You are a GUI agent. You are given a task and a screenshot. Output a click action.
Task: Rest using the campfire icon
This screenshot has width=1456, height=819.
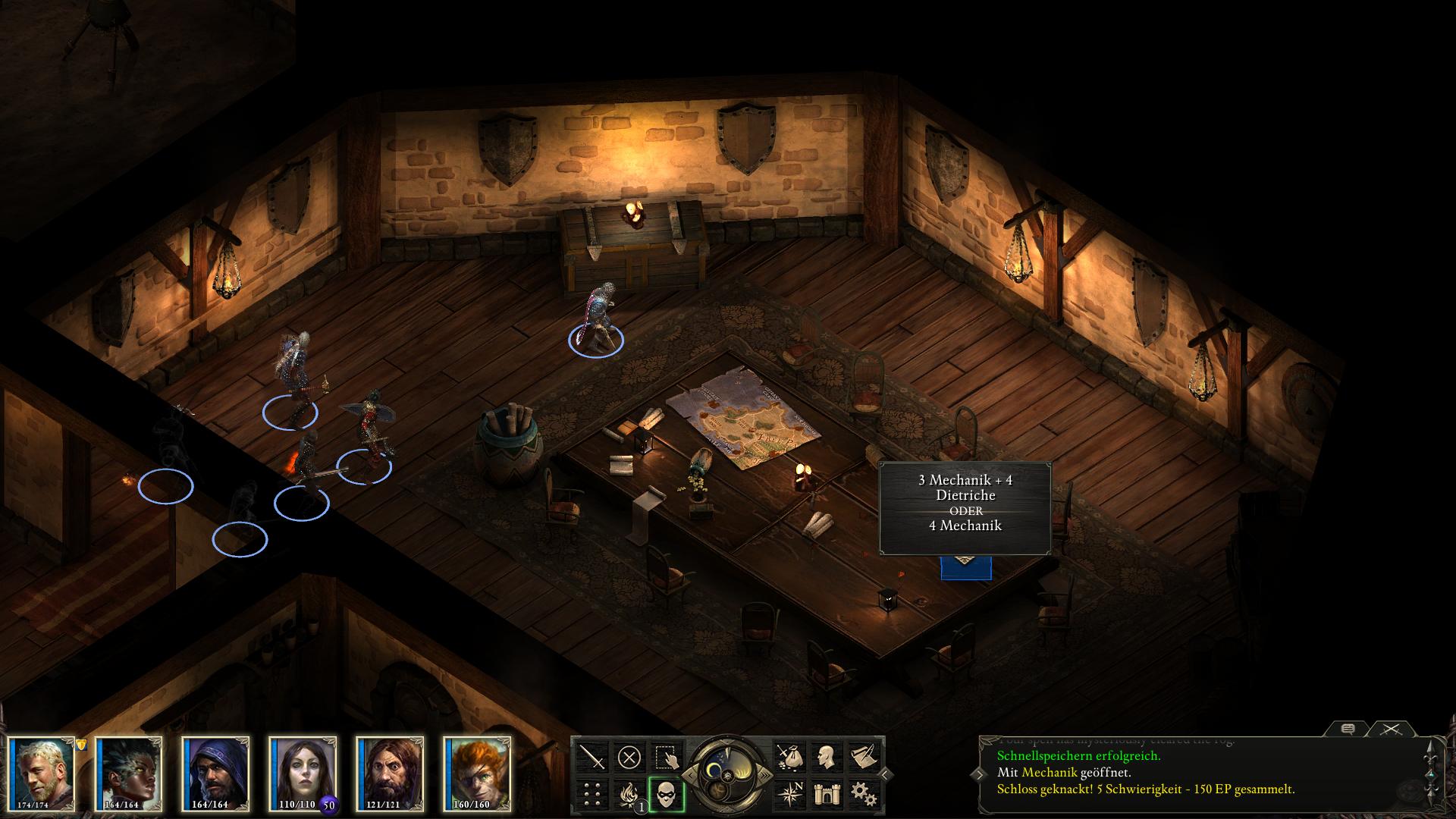(x=629, y=793)
